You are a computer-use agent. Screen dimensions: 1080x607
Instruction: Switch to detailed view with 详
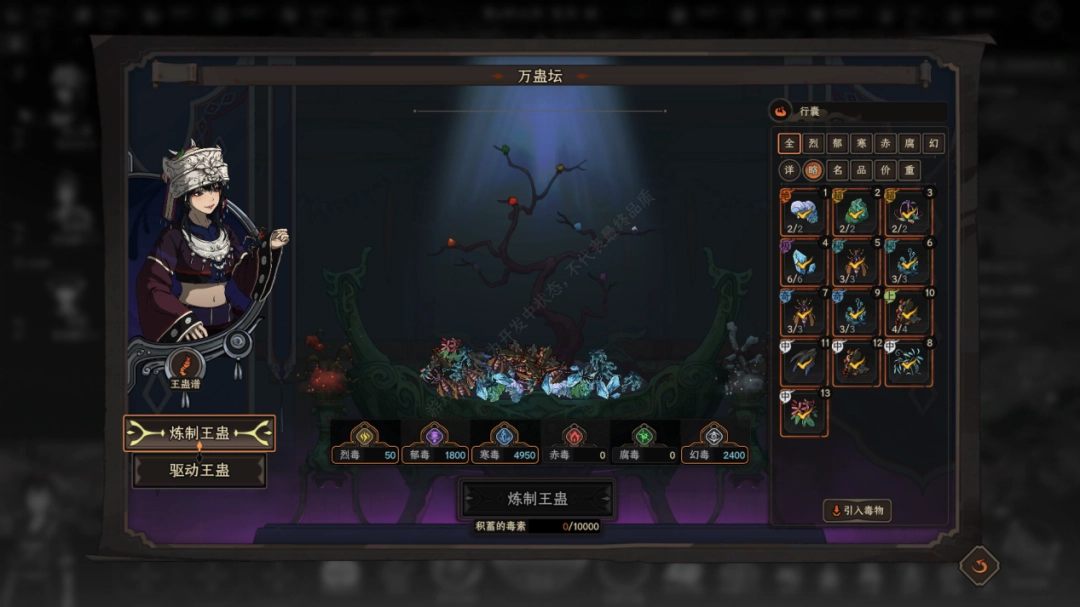[790, 169]
